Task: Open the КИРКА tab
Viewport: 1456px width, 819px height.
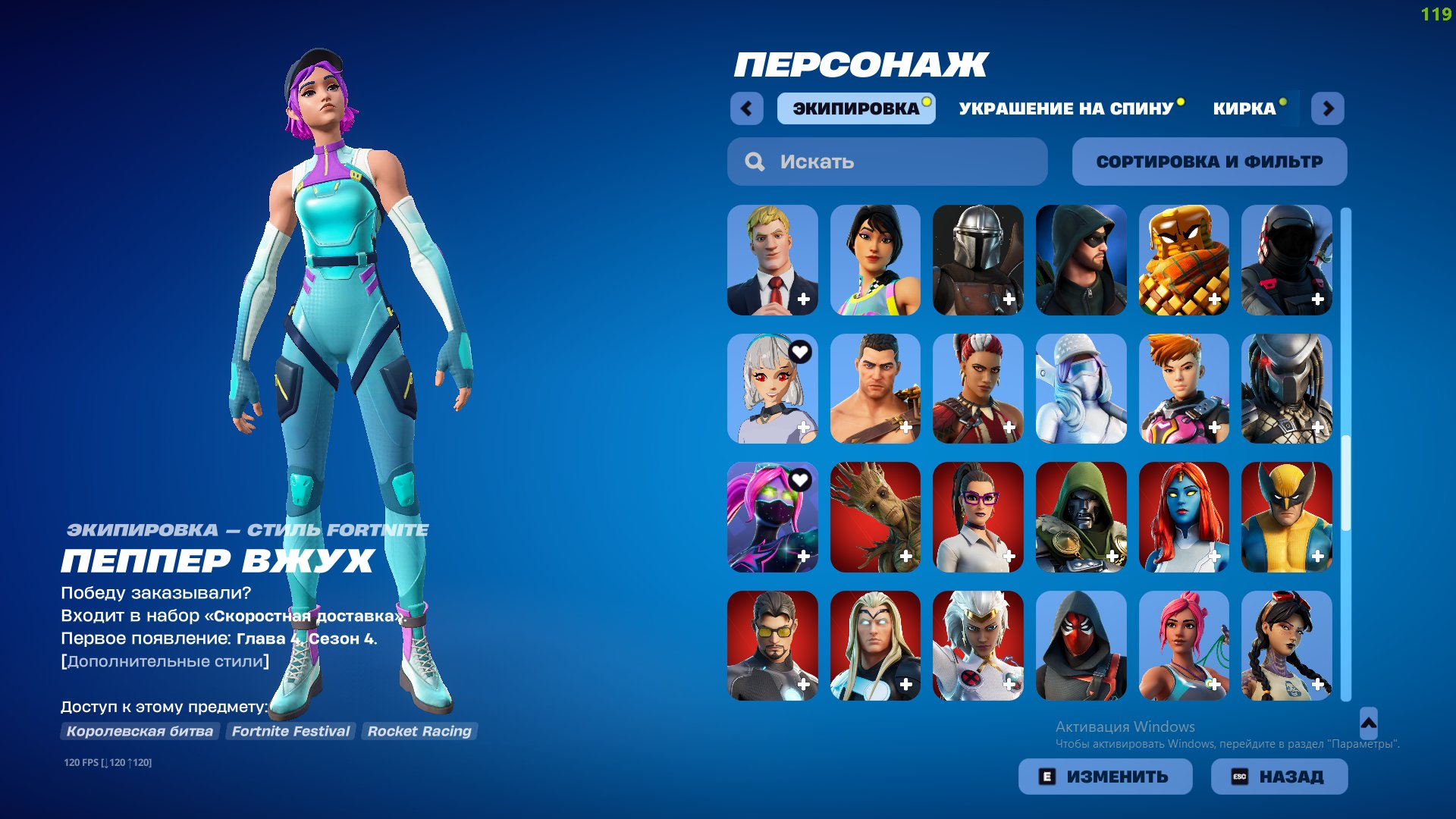Action: click(x=1244, y=108)
